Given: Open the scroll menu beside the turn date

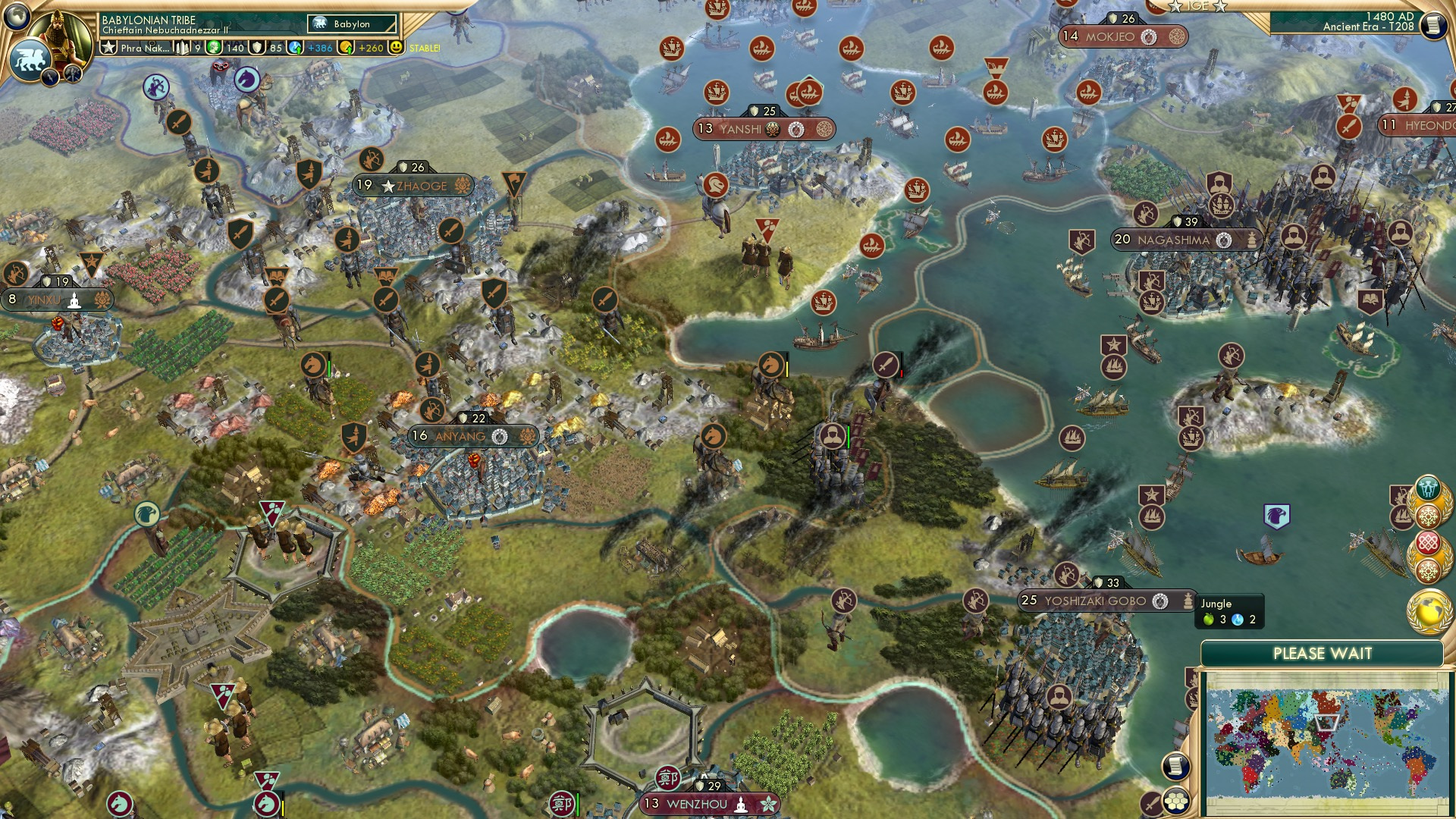Looking at the screenshot, I should (x=1432, y=24).
